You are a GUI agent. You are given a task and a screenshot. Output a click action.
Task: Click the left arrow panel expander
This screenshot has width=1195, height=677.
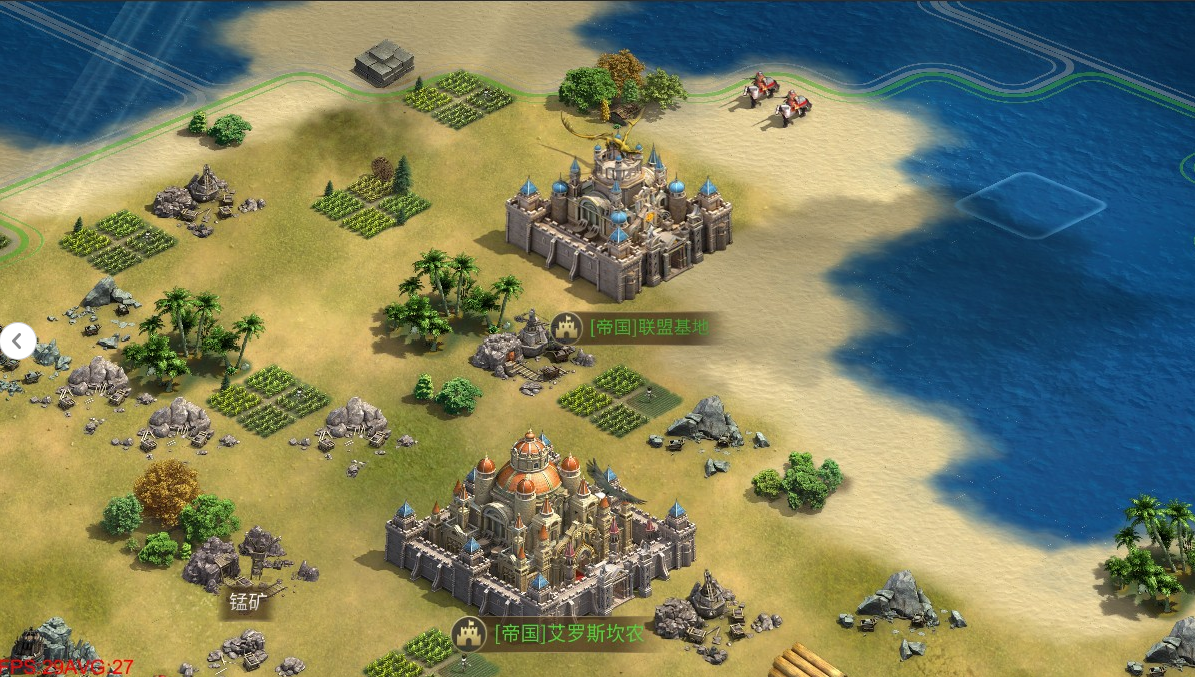coord(17,341)
